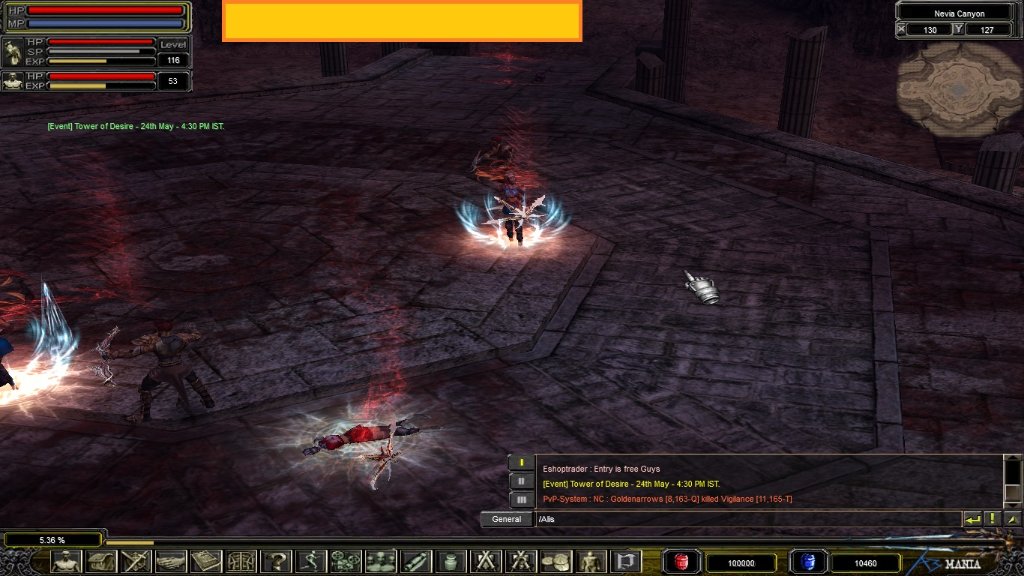Select the level 116 mercenary portrait
The width and height of the screenshot is (1024, 576).
13,52
